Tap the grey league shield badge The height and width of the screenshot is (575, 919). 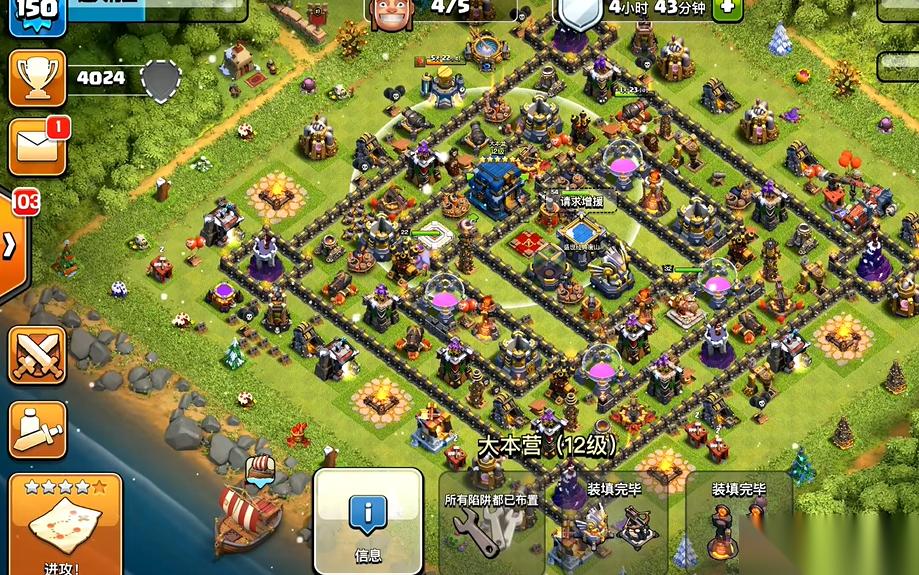tap(160, 78)
